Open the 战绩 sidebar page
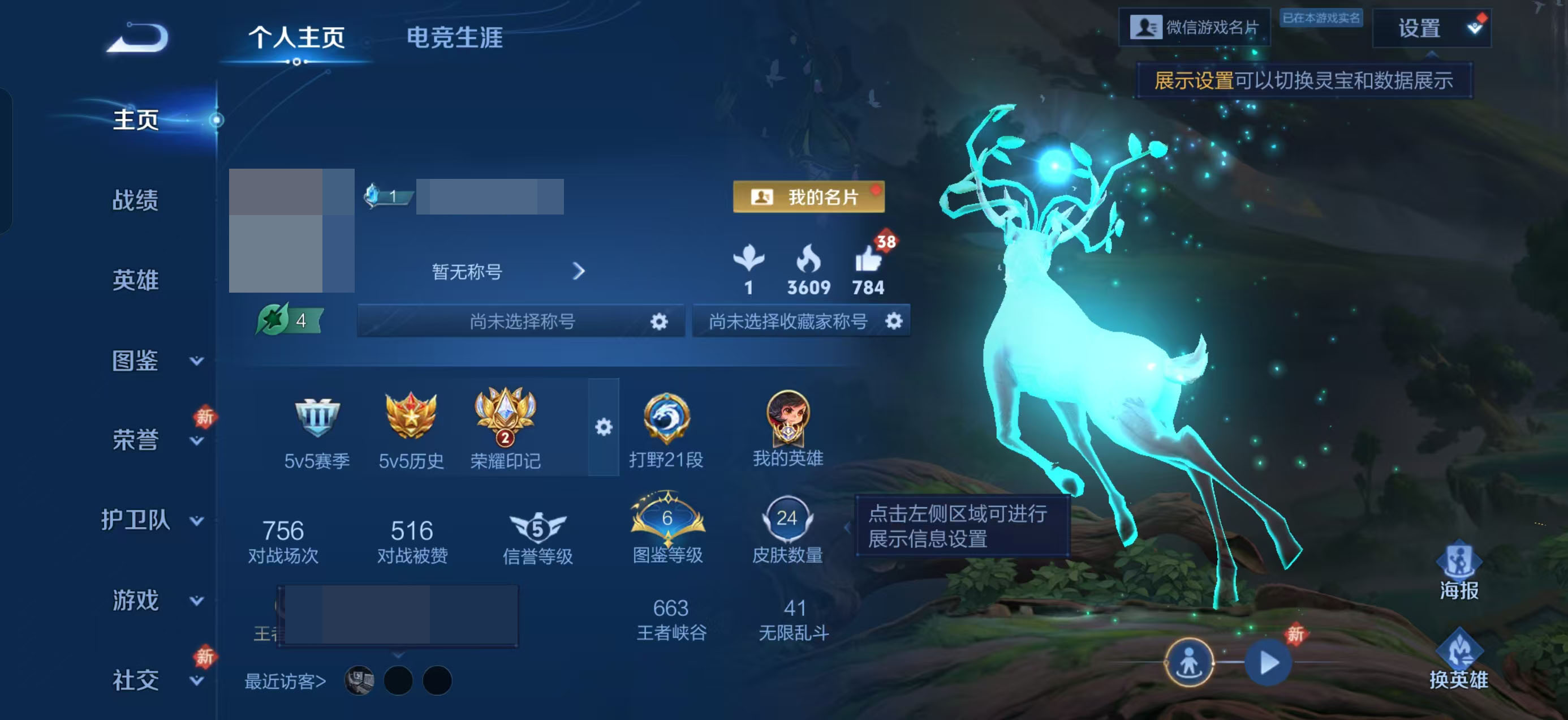This screenshot has width=1568, height=720. (x=135, y=201)
